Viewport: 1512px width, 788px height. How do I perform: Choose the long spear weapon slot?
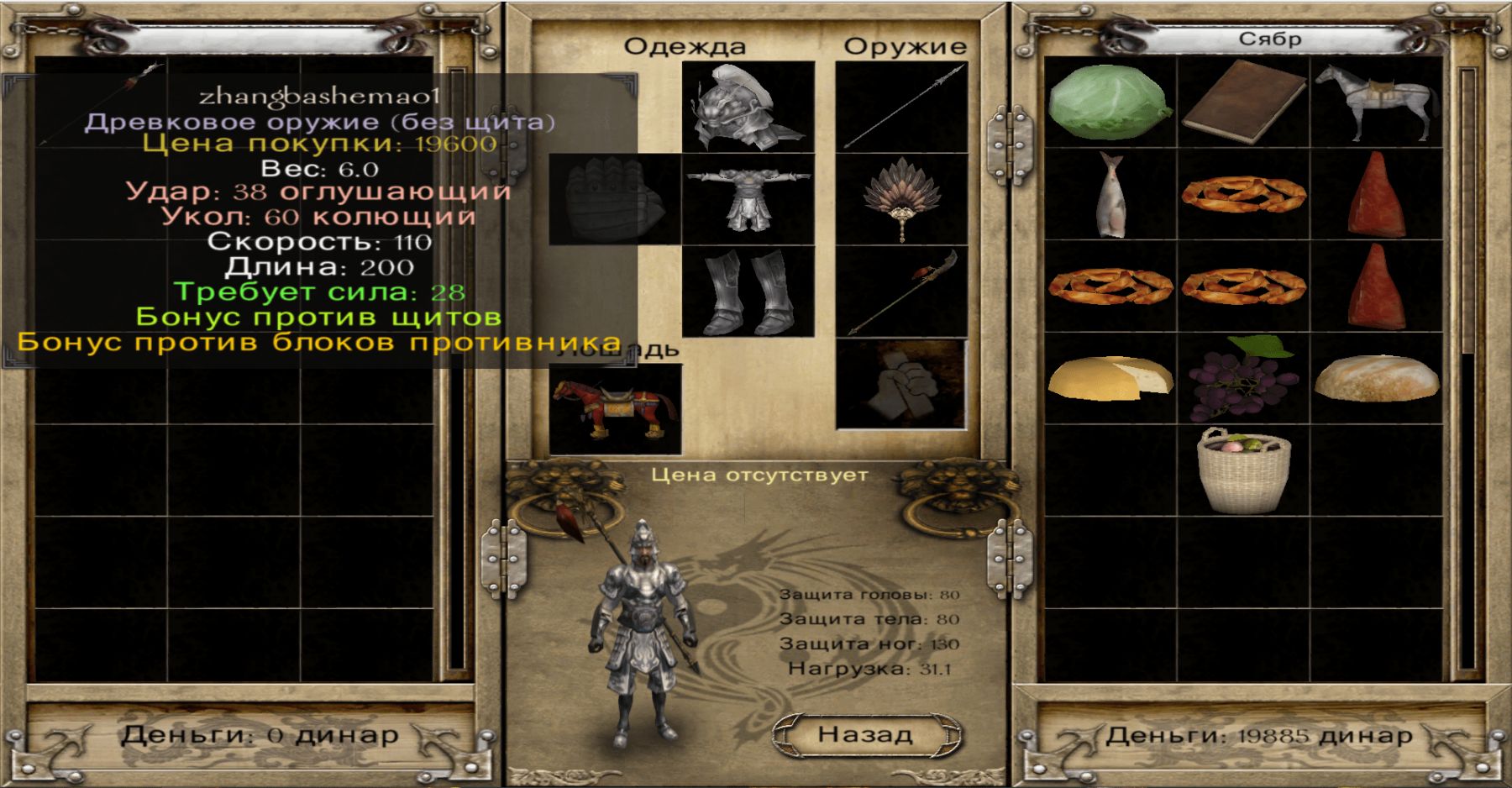click(x=902, y=107)
